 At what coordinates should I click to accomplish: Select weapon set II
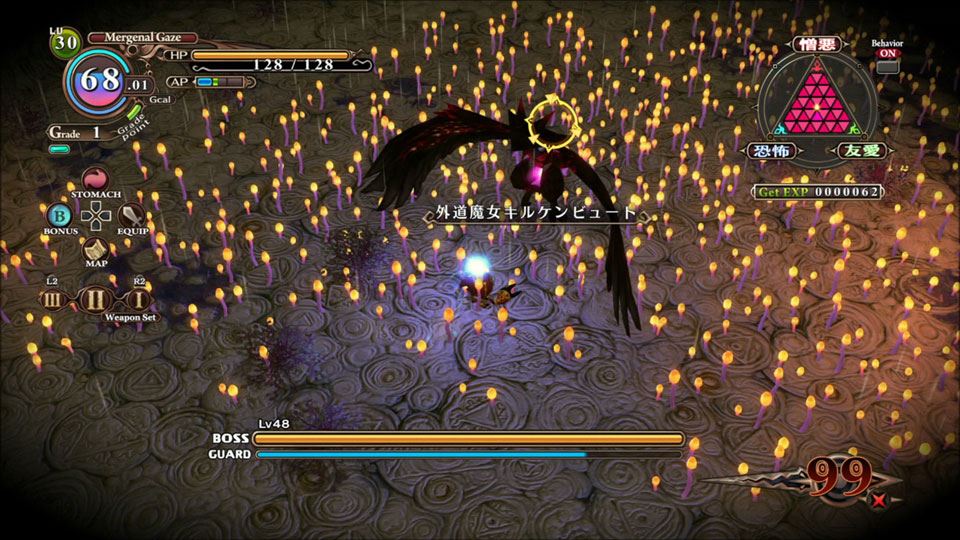pos(96,299)
